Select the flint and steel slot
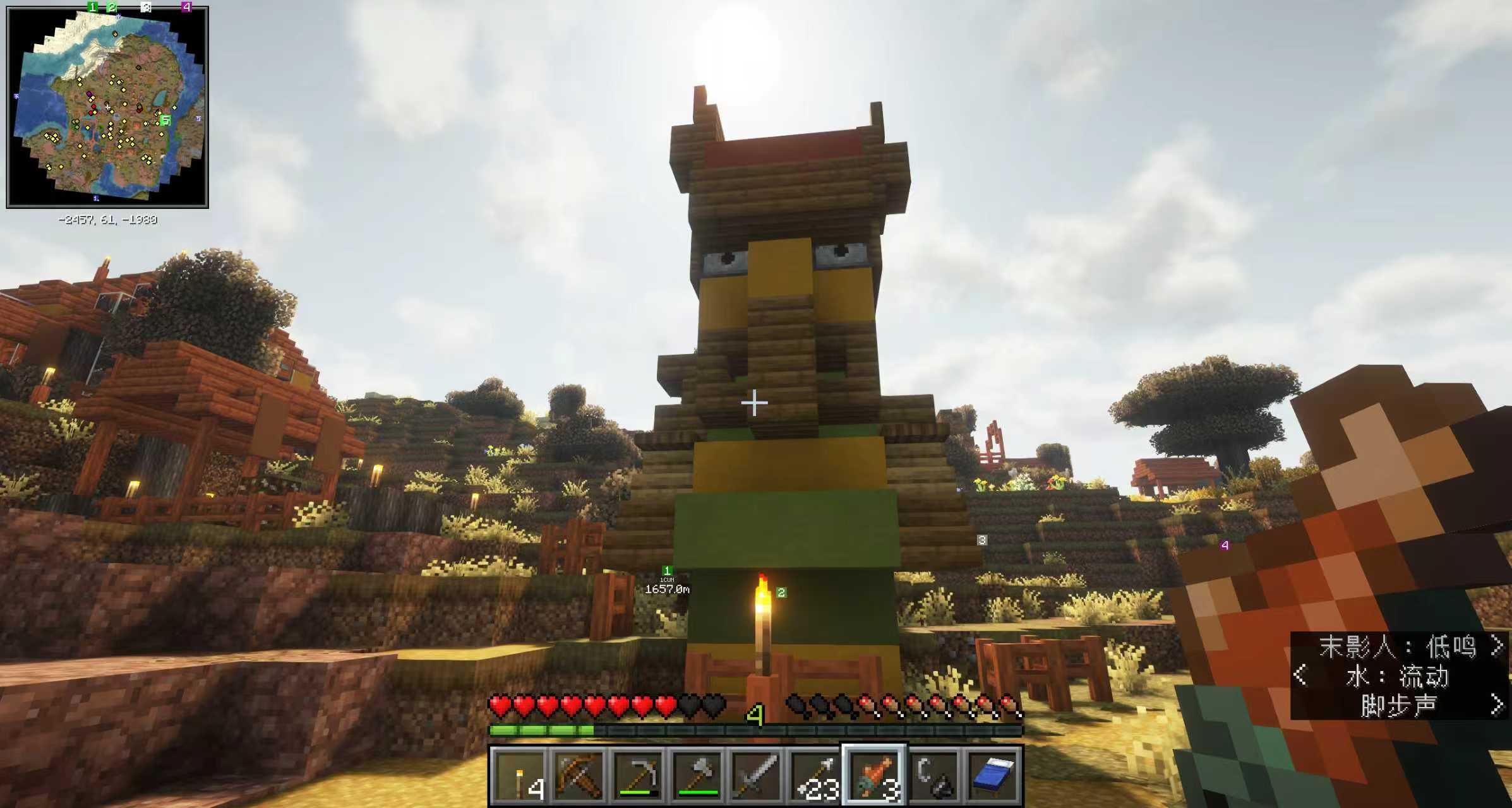1512x808 pixels. point(935,775)
